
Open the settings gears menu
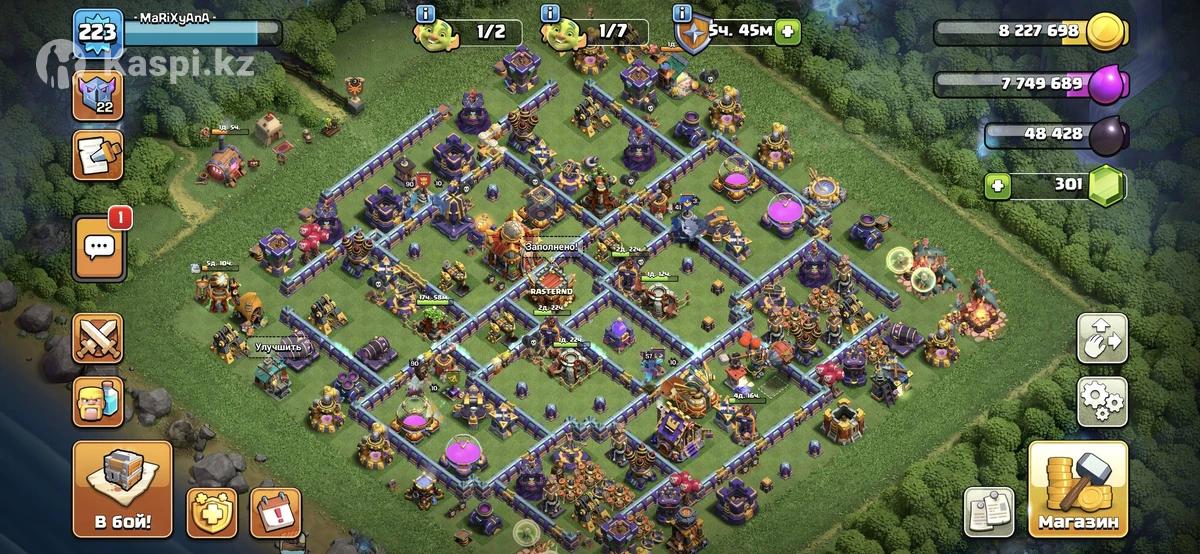click(x=1102, y=401)
